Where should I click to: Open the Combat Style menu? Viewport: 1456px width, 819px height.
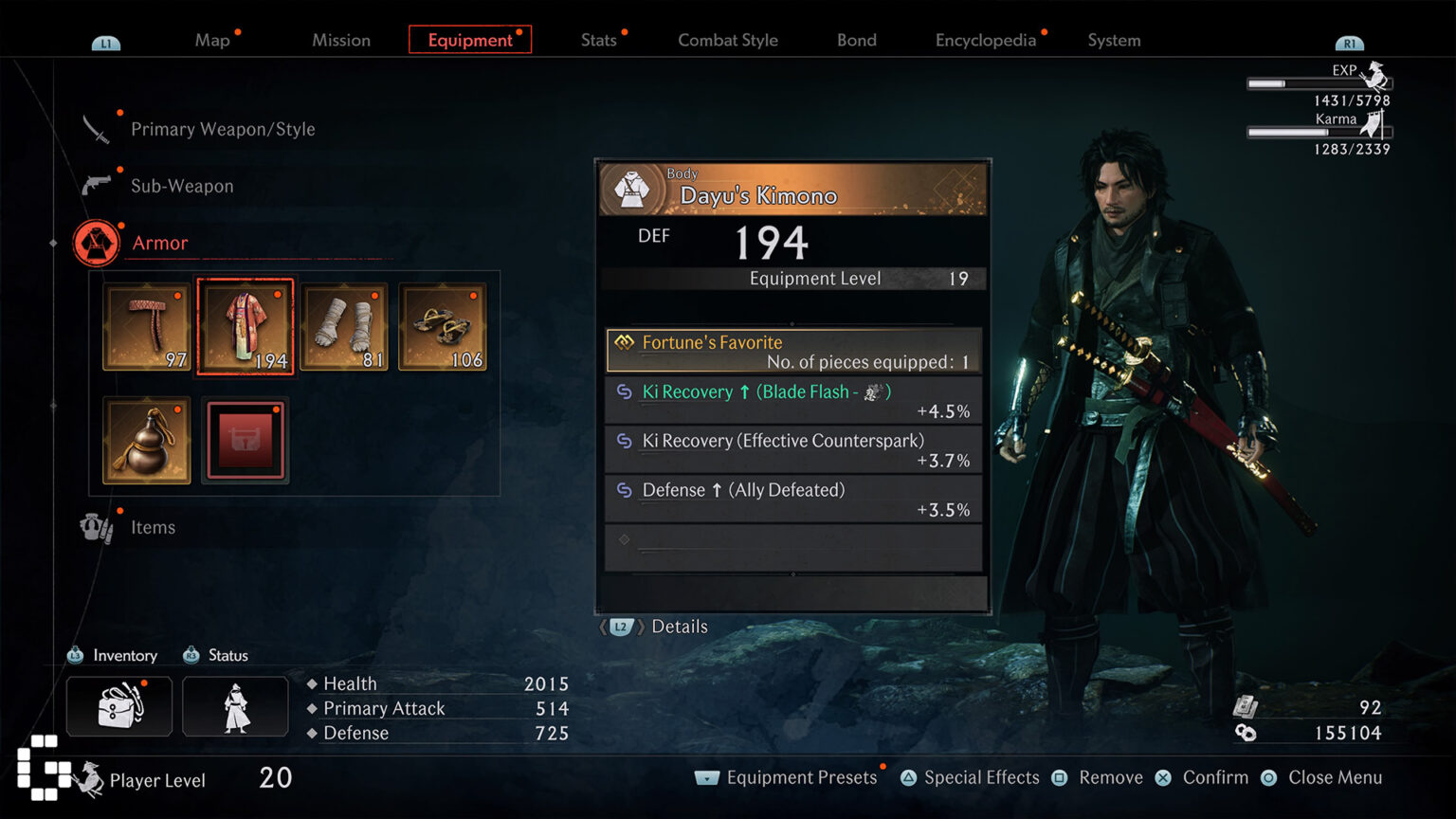click(727, 40)
